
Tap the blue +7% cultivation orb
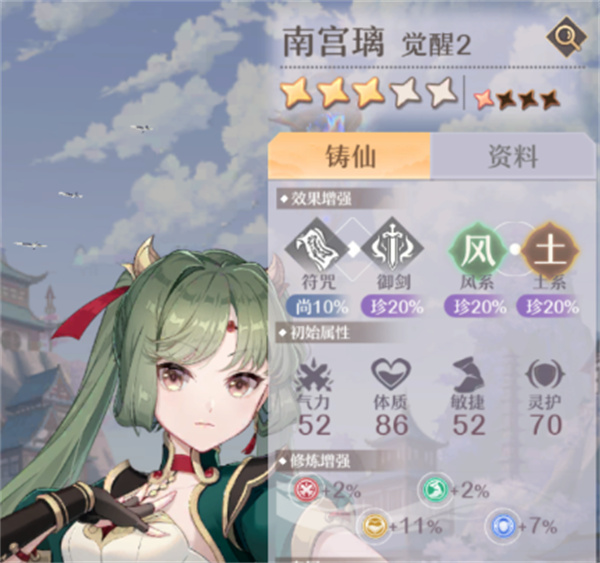[500, 525]
